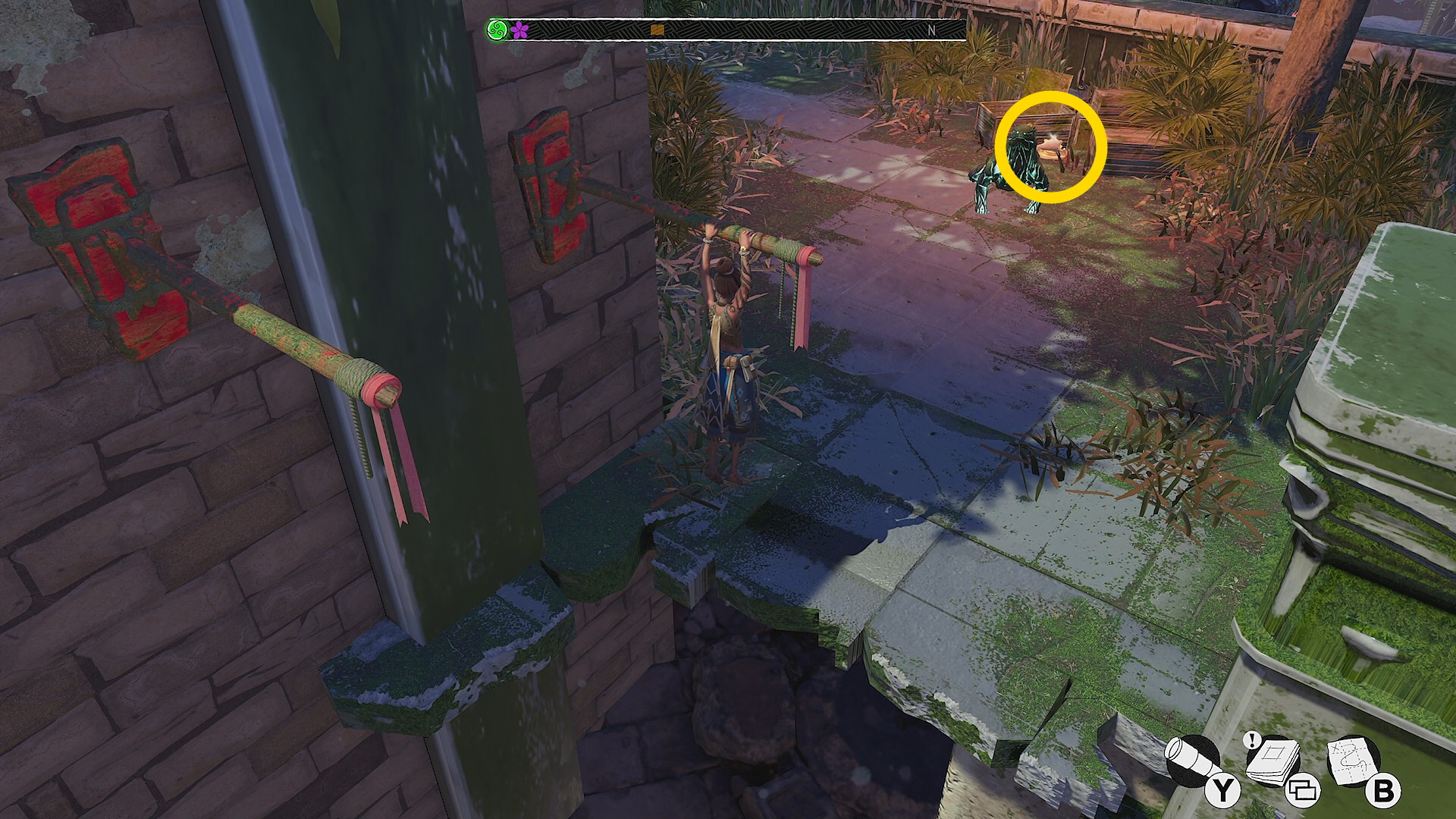
Task: Open the spyglass telescope view
Action: [x=1193, y=761]
